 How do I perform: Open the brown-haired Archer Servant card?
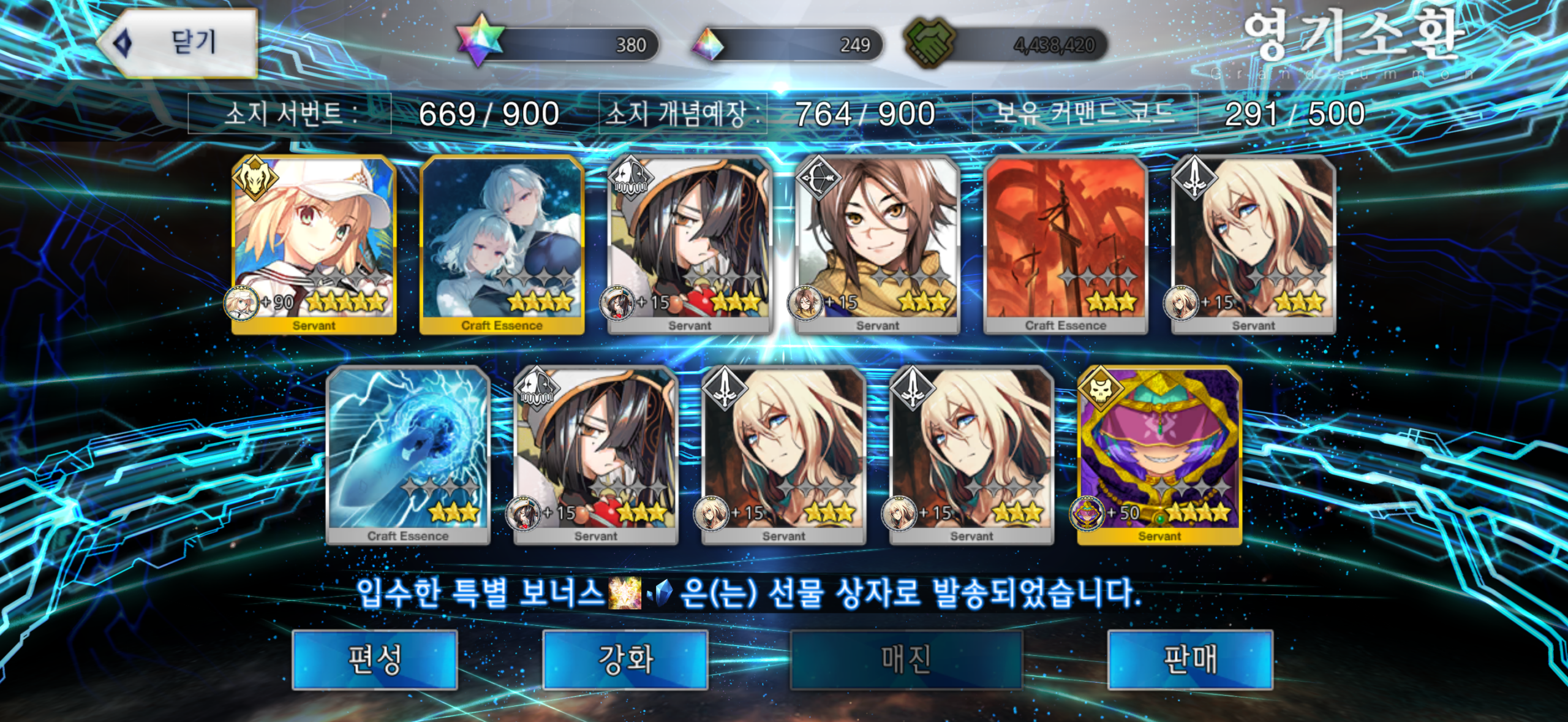pyautogui.click(x=878, y=245)
